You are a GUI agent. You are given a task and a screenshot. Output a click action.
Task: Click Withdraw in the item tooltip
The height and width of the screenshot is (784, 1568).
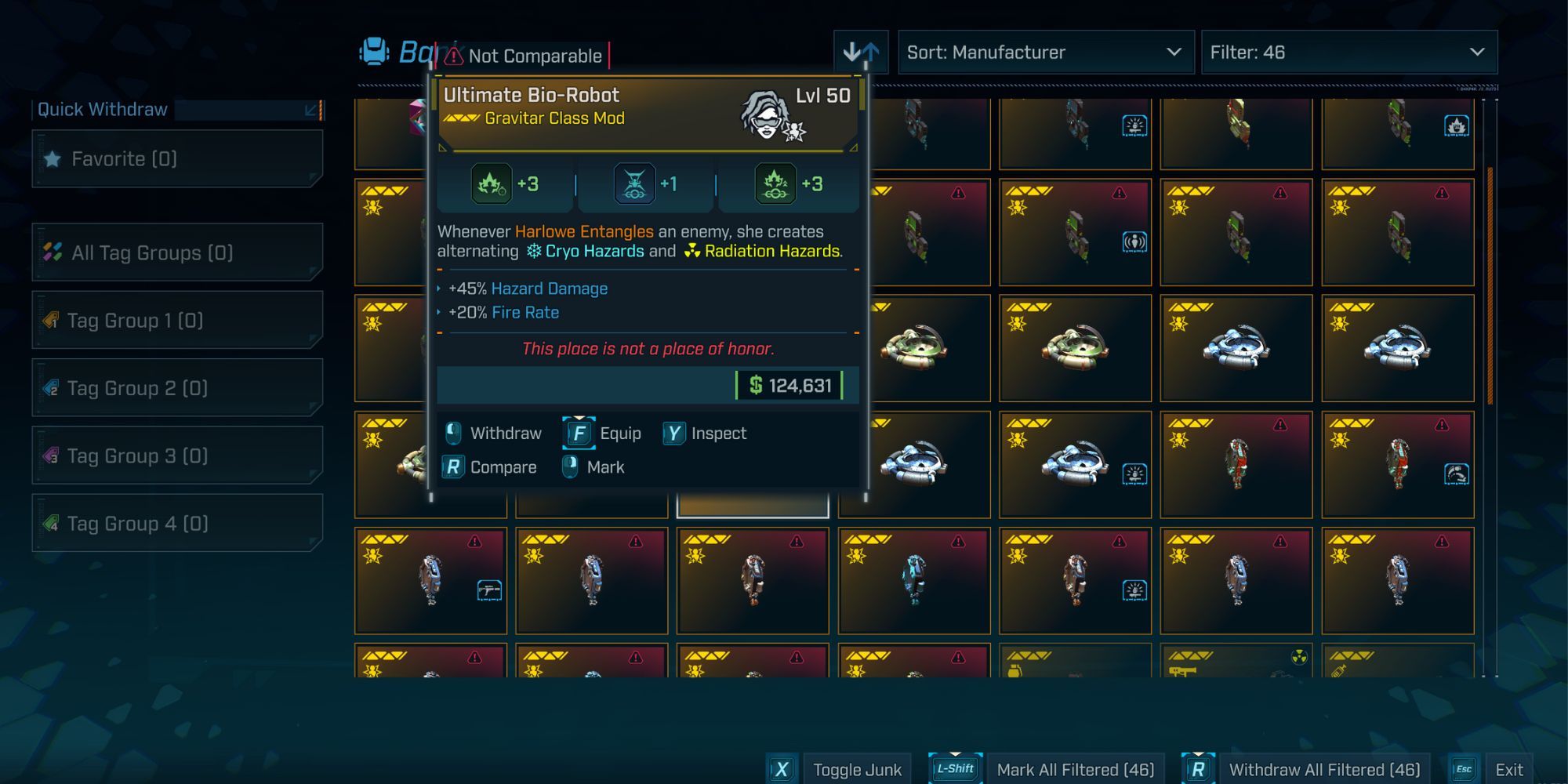pos(494,434)
